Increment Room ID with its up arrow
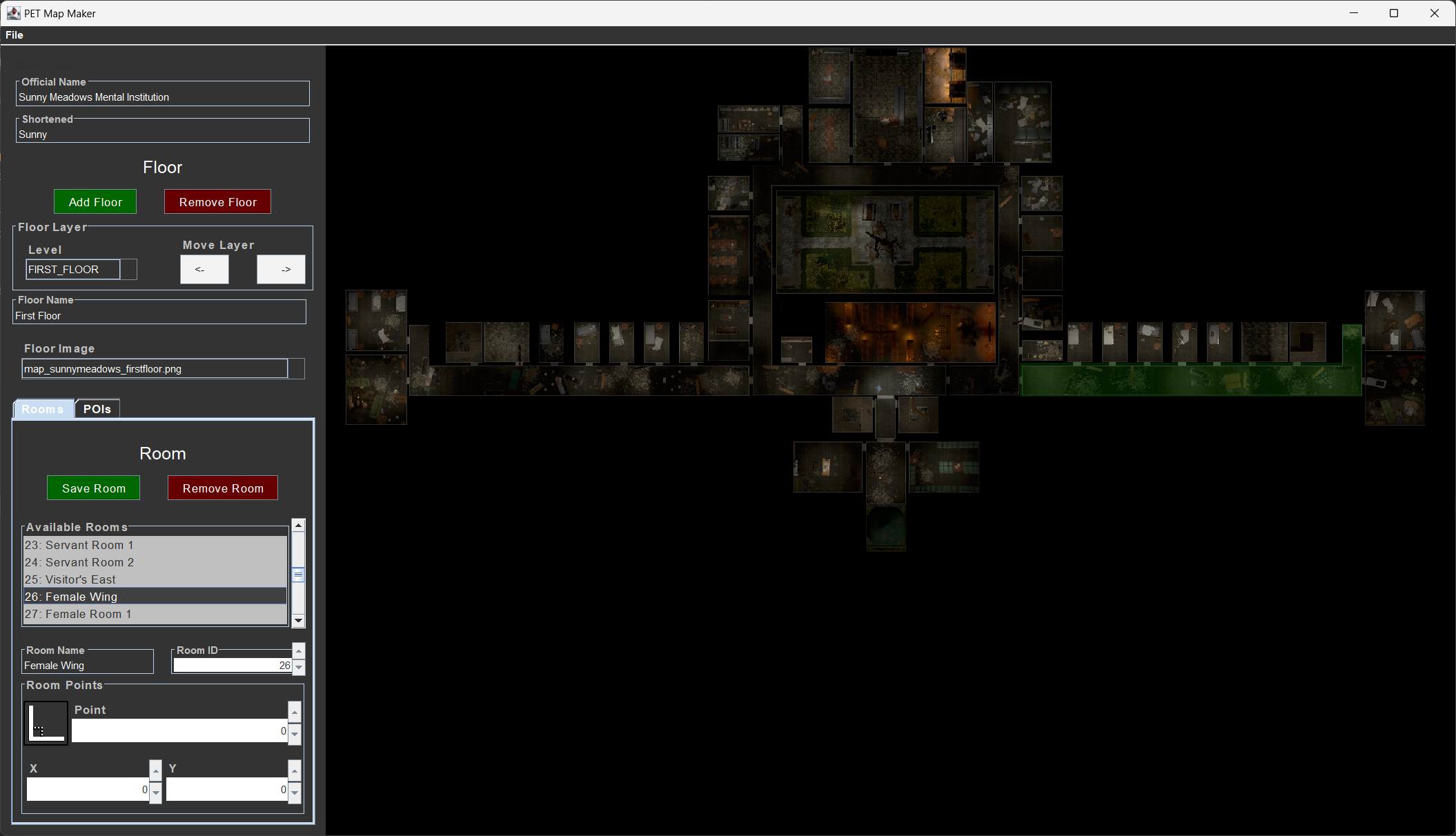The height and width of the screenshot is (836, 1456). (x=298, y=650)
